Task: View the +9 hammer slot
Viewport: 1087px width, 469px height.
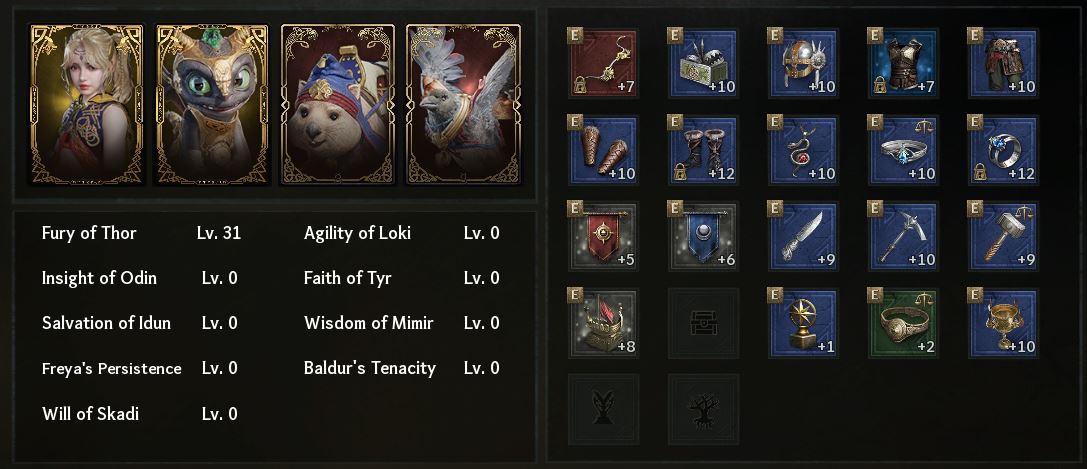Action: (1003, 236)
